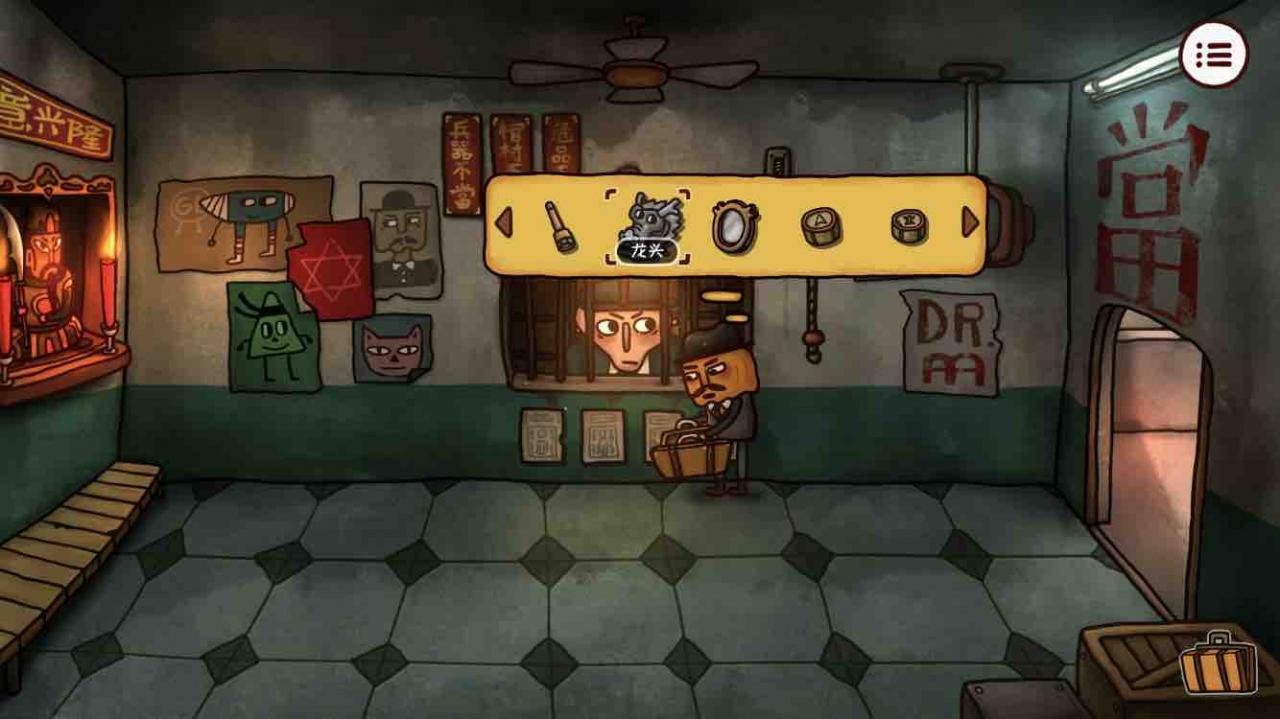This screenshot has width=1280, height=719.
Task: Choose the stamp-like tool in inventory
Action: [x=559, y=226]
